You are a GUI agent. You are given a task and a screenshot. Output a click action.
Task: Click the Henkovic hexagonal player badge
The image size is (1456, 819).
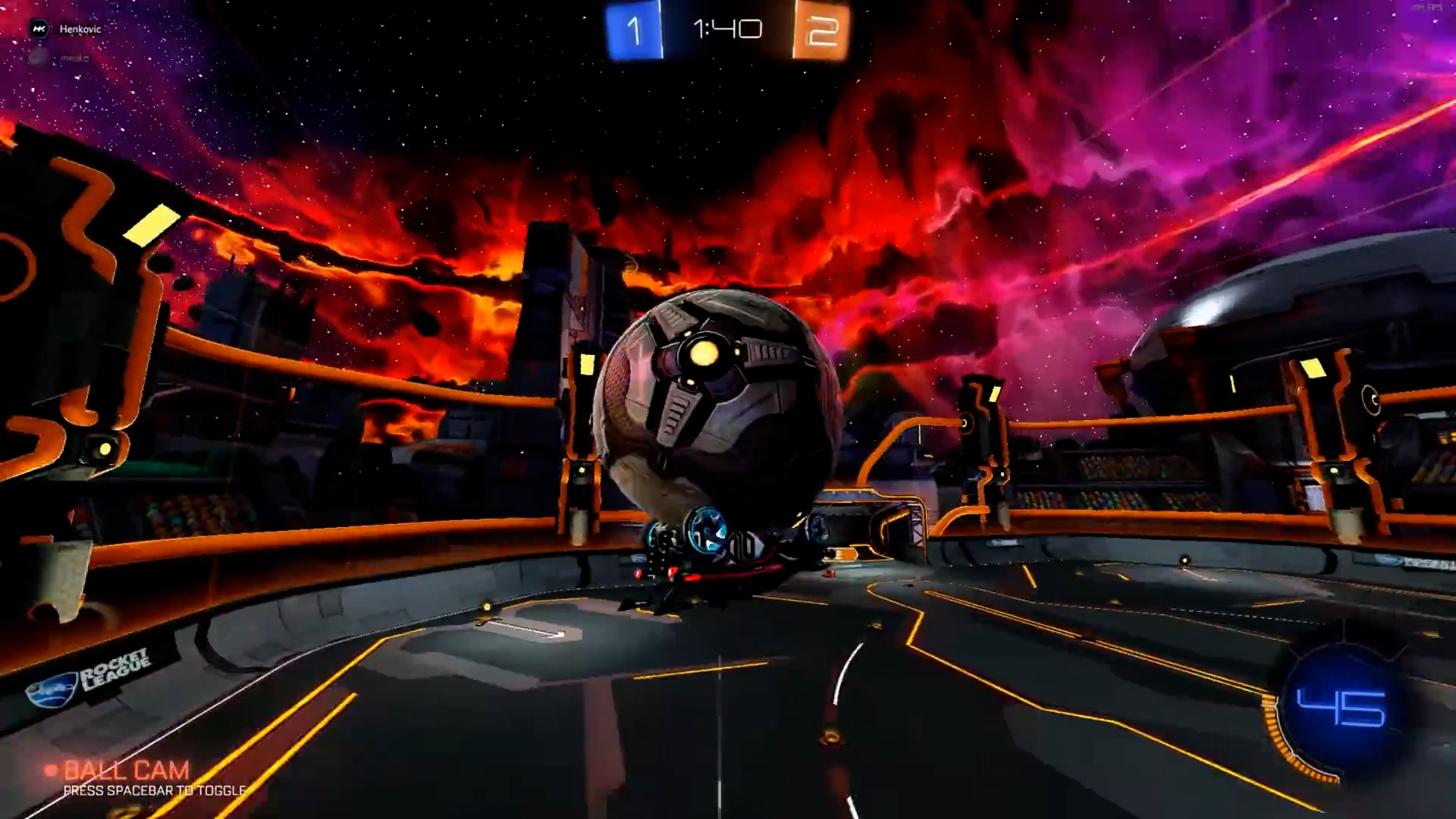(38, 28)
